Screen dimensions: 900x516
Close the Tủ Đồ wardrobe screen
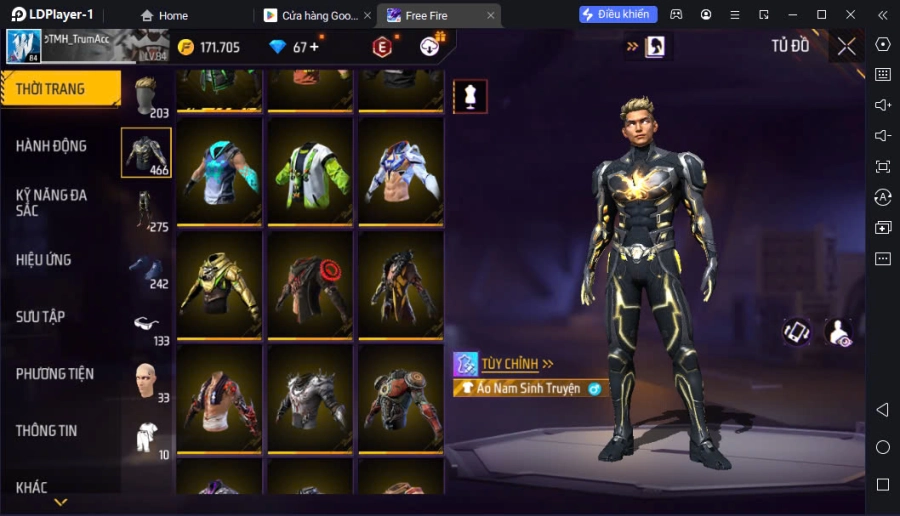(847, 46)
